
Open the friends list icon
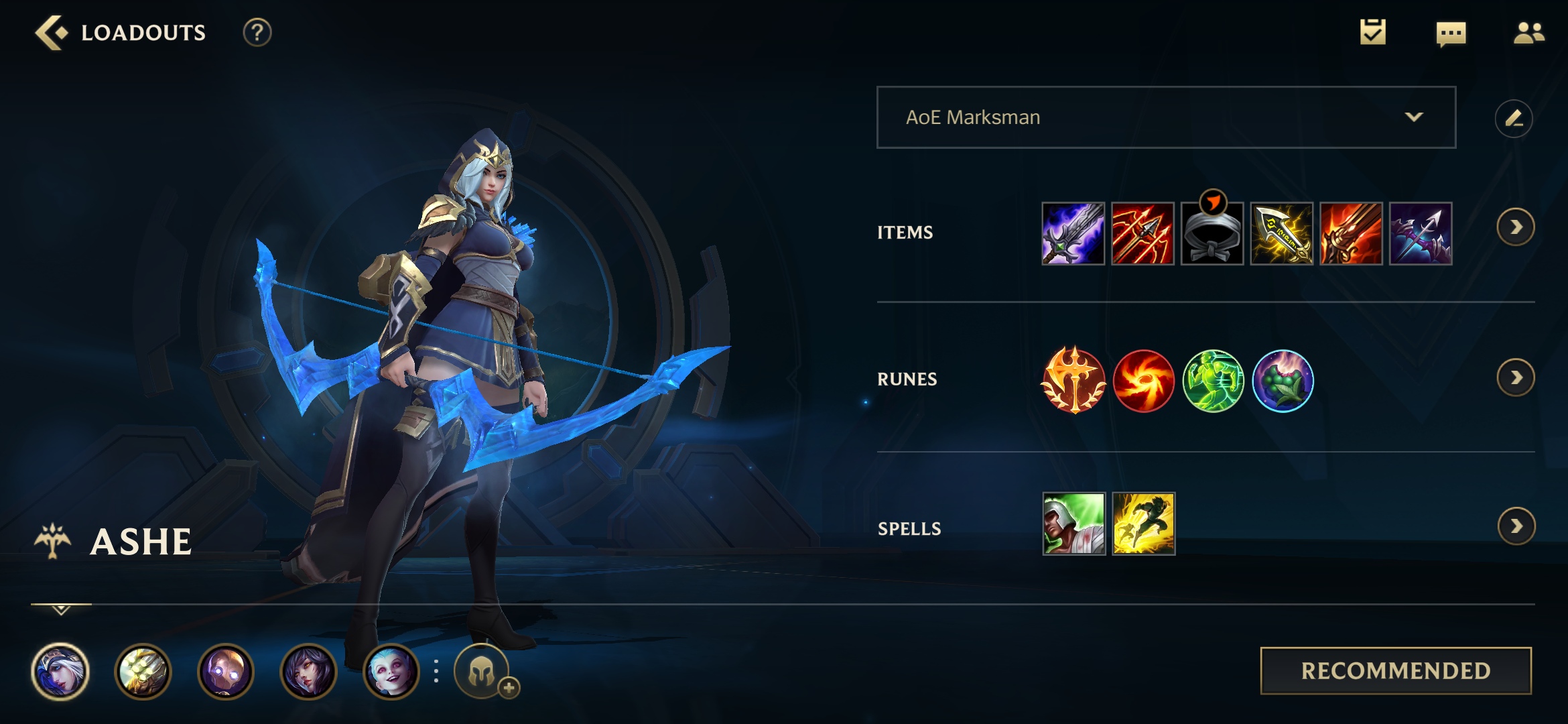click(x=1528, y=33)
